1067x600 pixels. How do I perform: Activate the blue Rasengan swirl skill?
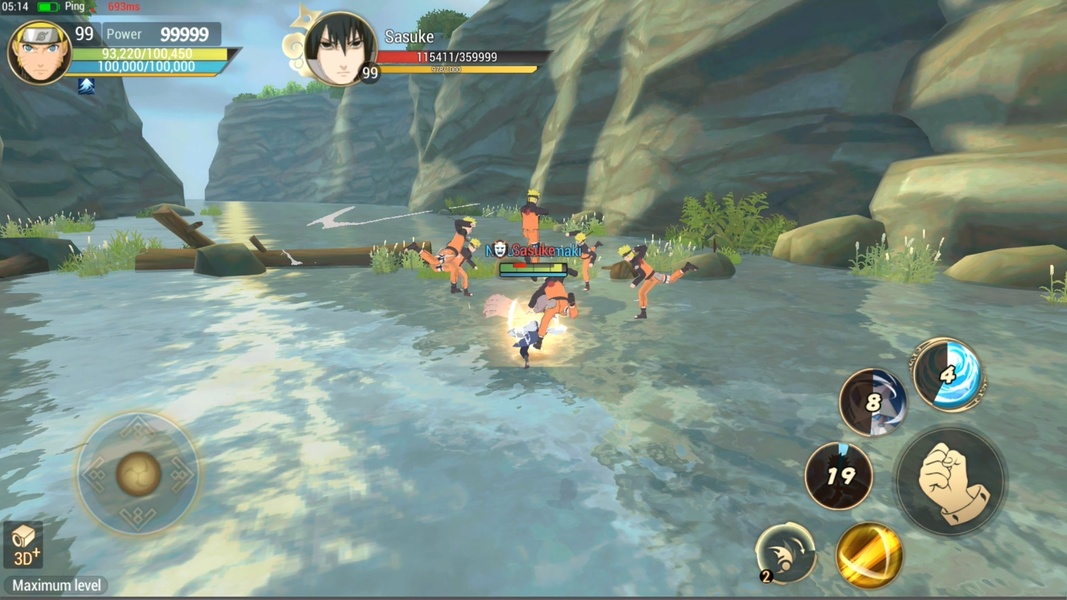point(947,375)
